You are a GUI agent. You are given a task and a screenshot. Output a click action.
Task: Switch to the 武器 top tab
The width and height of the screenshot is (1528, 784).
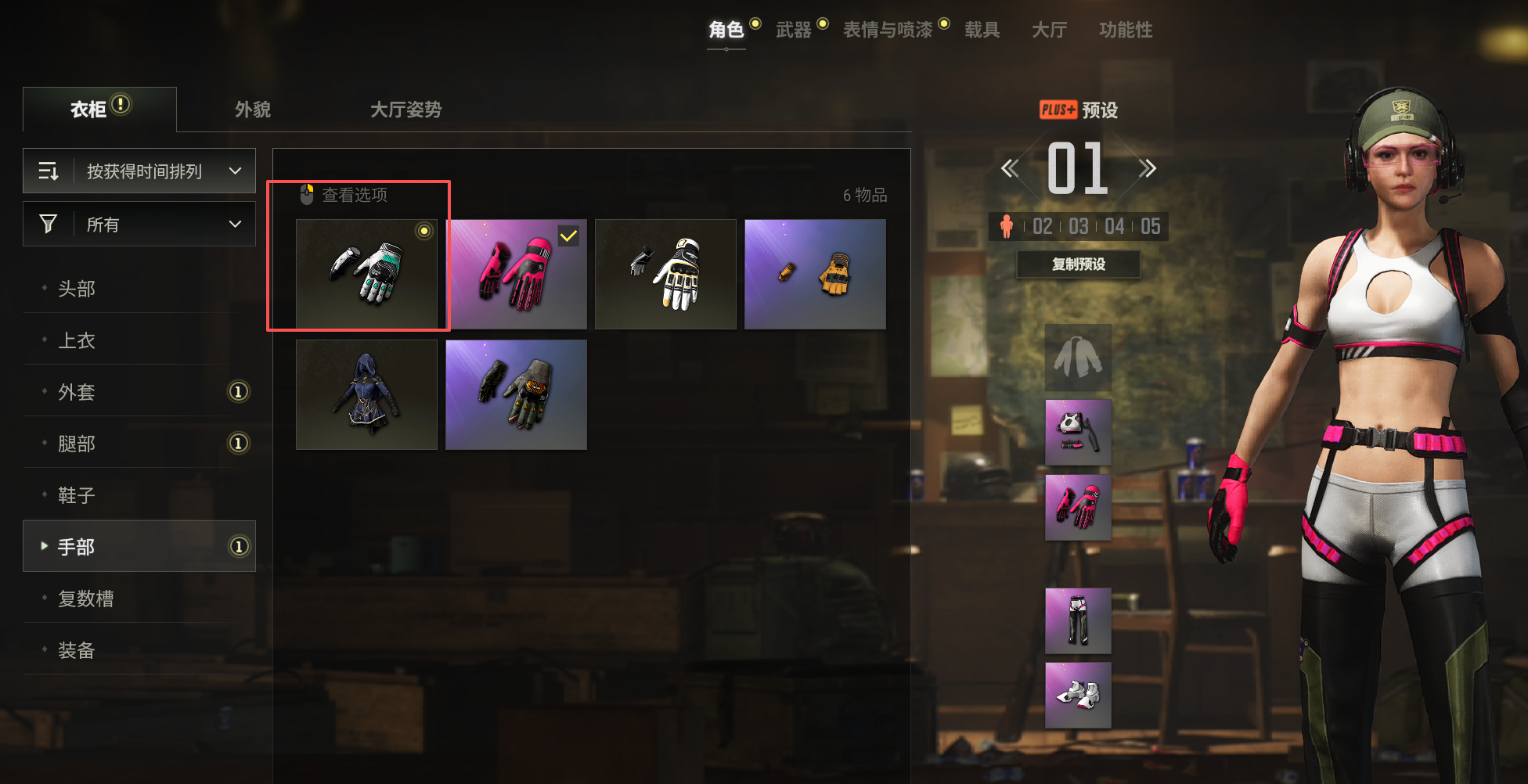tap(793, 31)
